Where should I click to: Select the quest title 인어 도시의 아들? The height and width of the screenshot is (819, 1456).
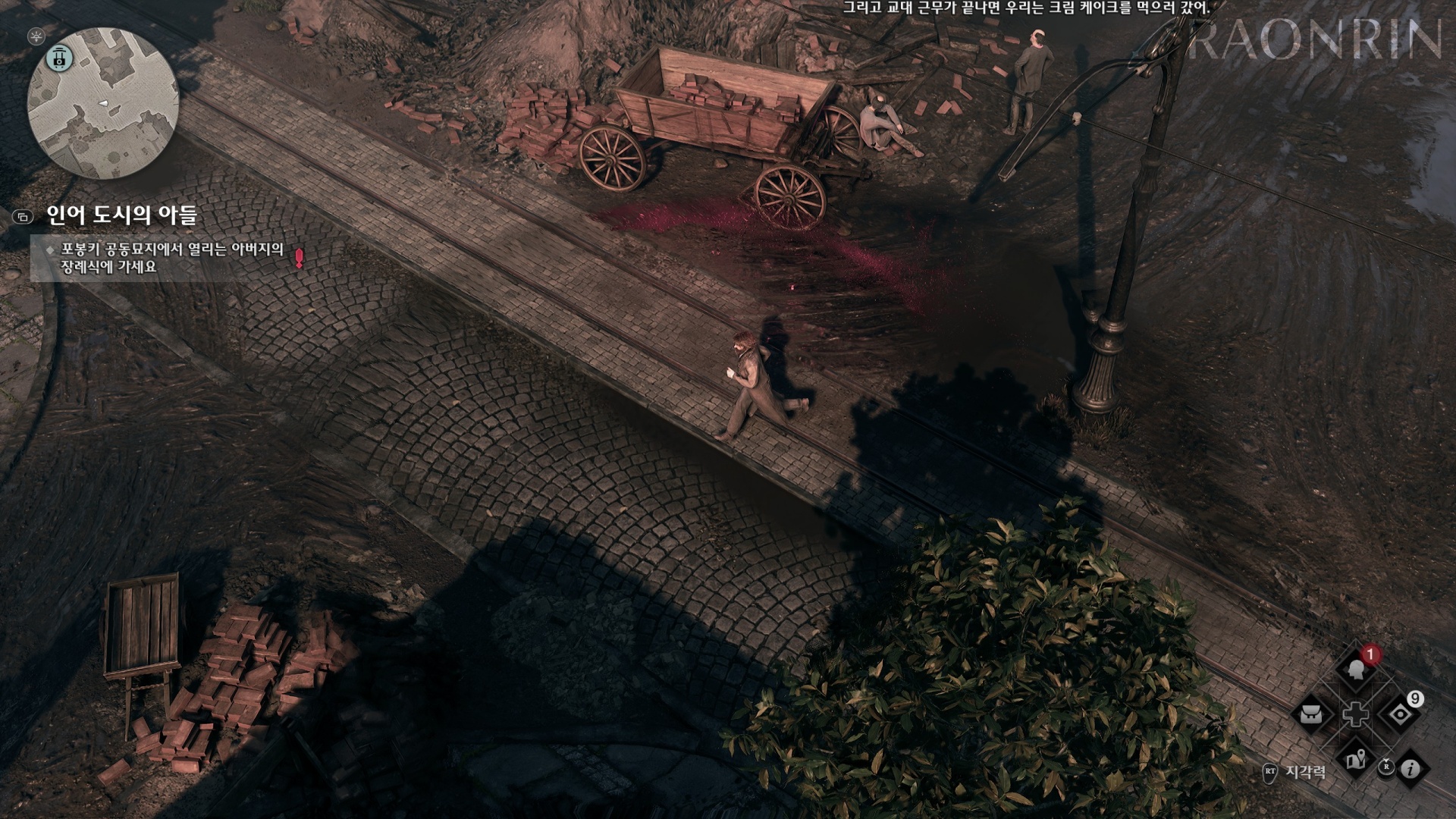(122, 216)
